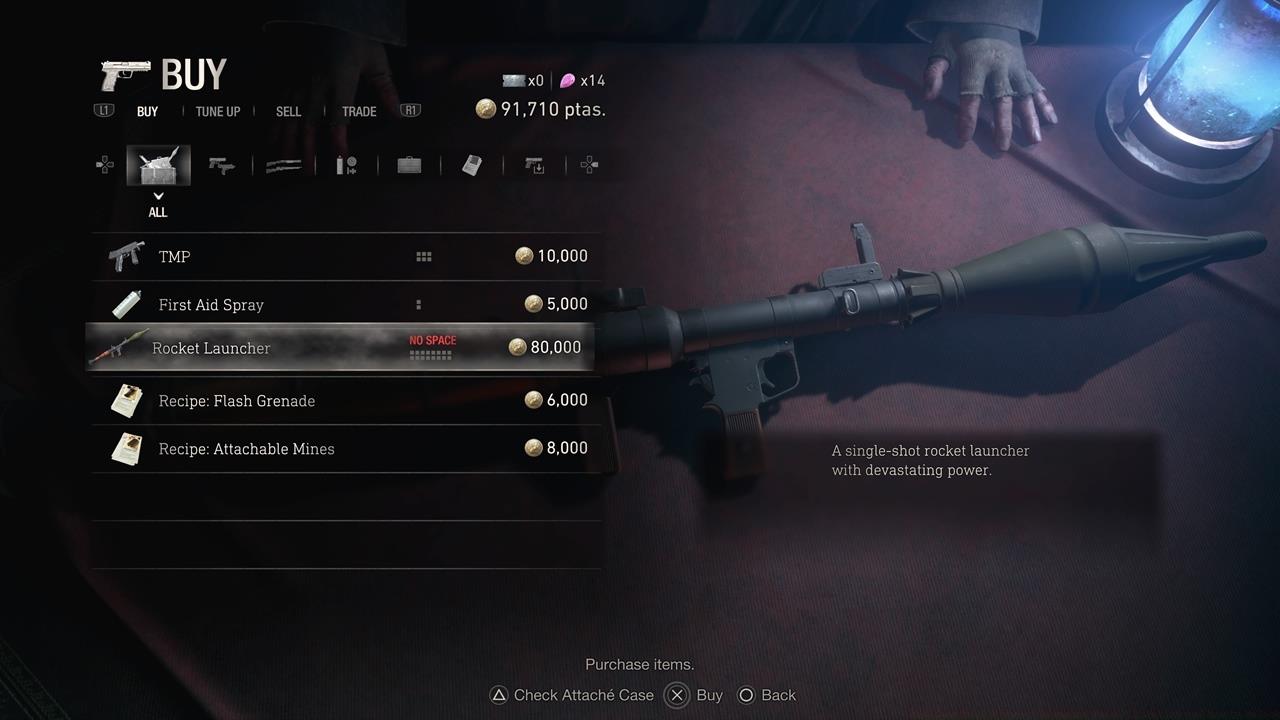Select the long guns category icon

pyautogui.click(x=284, y=165)
